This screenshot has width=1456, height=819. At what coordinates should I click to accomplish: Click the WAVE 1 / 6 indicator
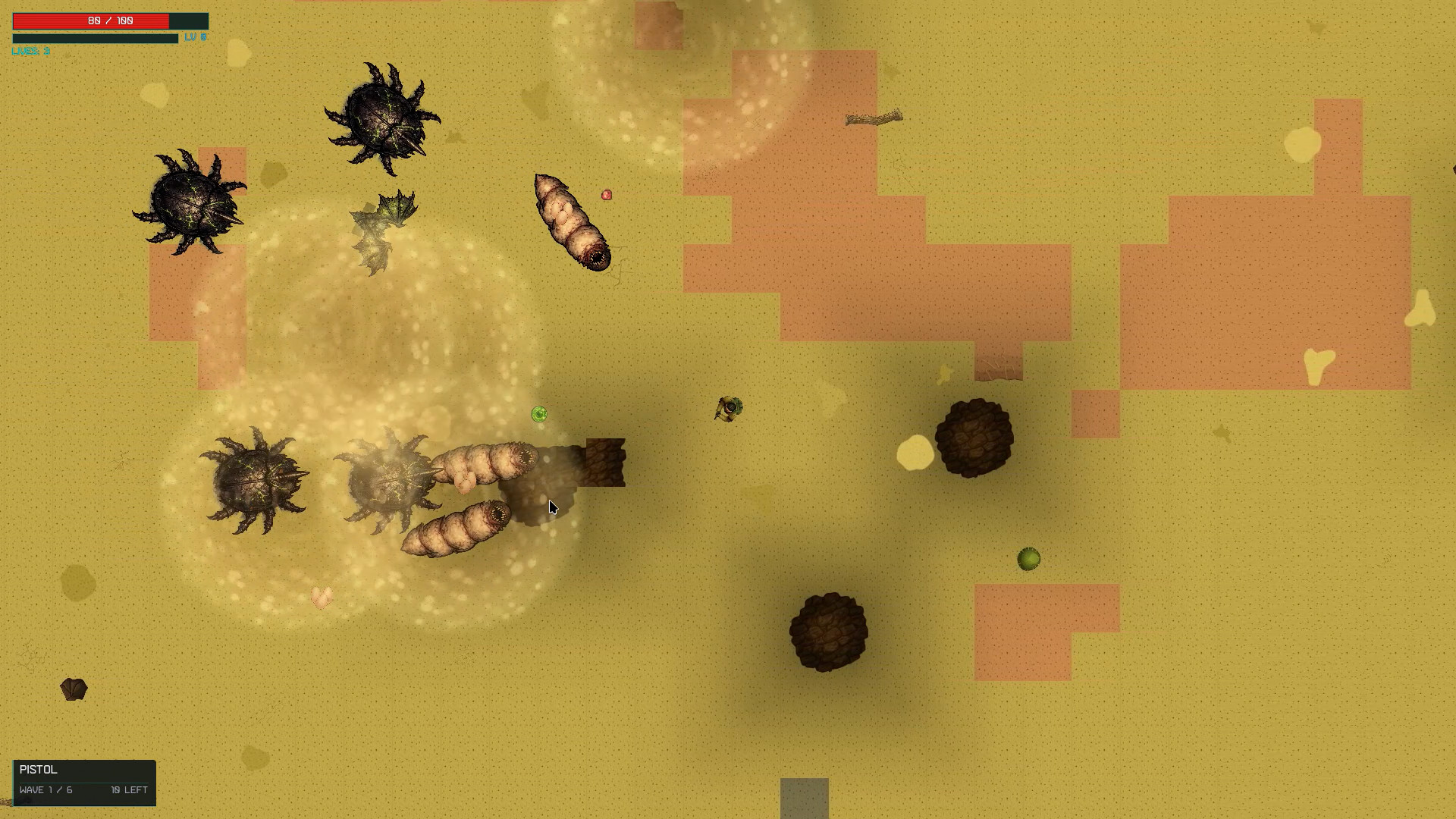[x=47, y=789]
